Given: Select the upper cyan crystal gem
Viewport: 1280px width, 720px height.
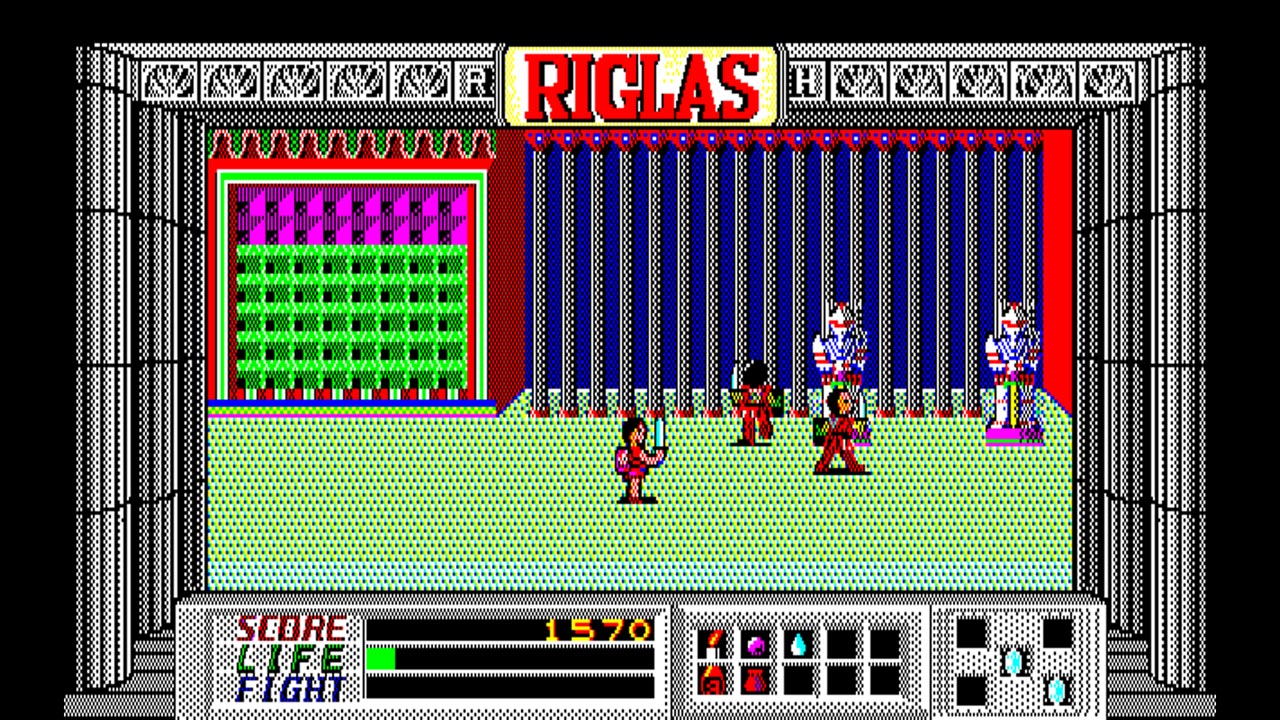Looking at the screenshot, I should point(1013,660).
